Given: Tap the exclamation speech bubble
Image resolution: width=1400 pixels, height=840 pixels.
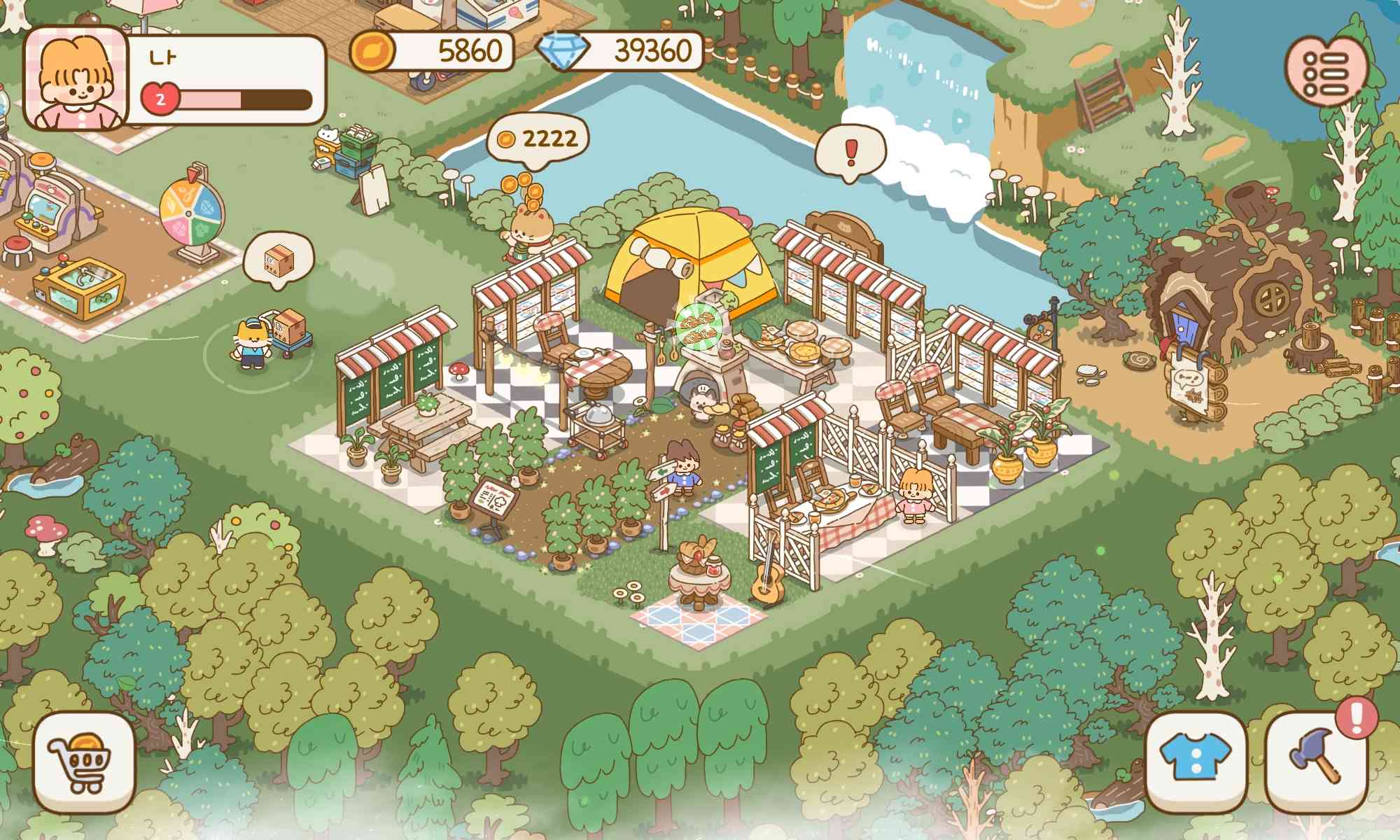Looking at the screenshot, I should [850, 150].
